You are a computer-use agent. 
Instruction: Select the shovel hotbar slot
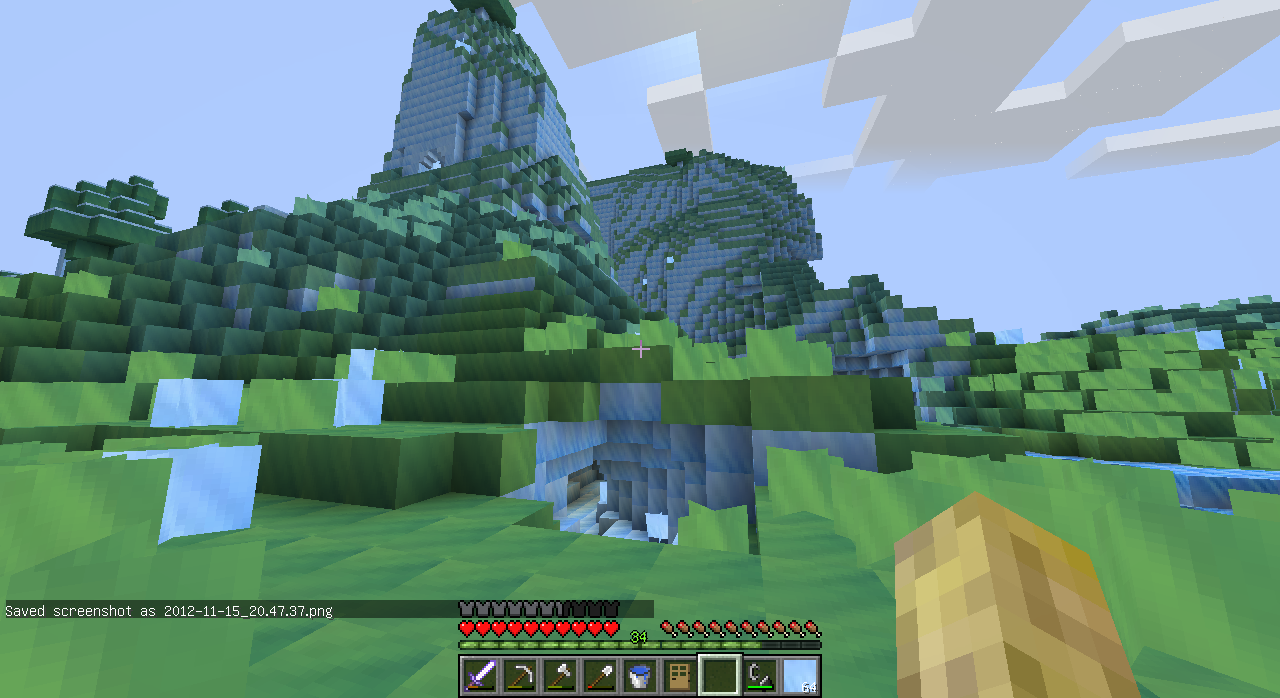599,675
